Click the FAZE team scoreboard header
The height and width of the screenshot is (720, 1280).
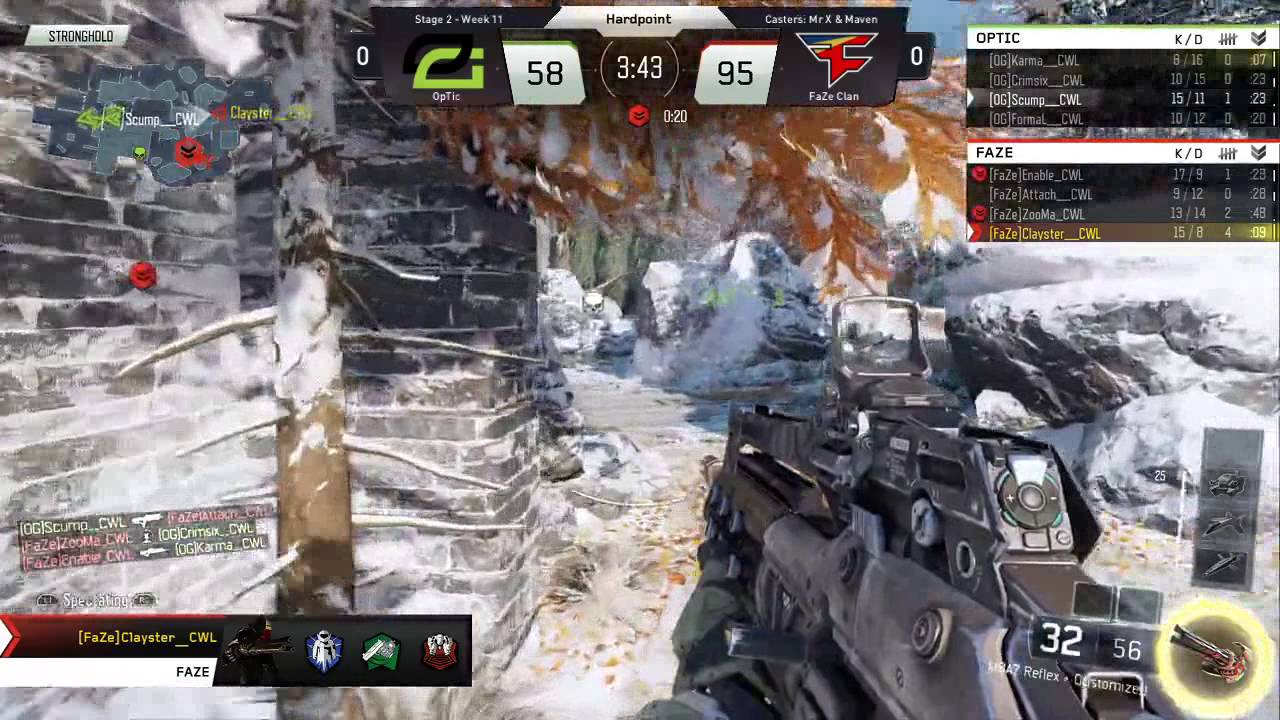coord(1118,153)
